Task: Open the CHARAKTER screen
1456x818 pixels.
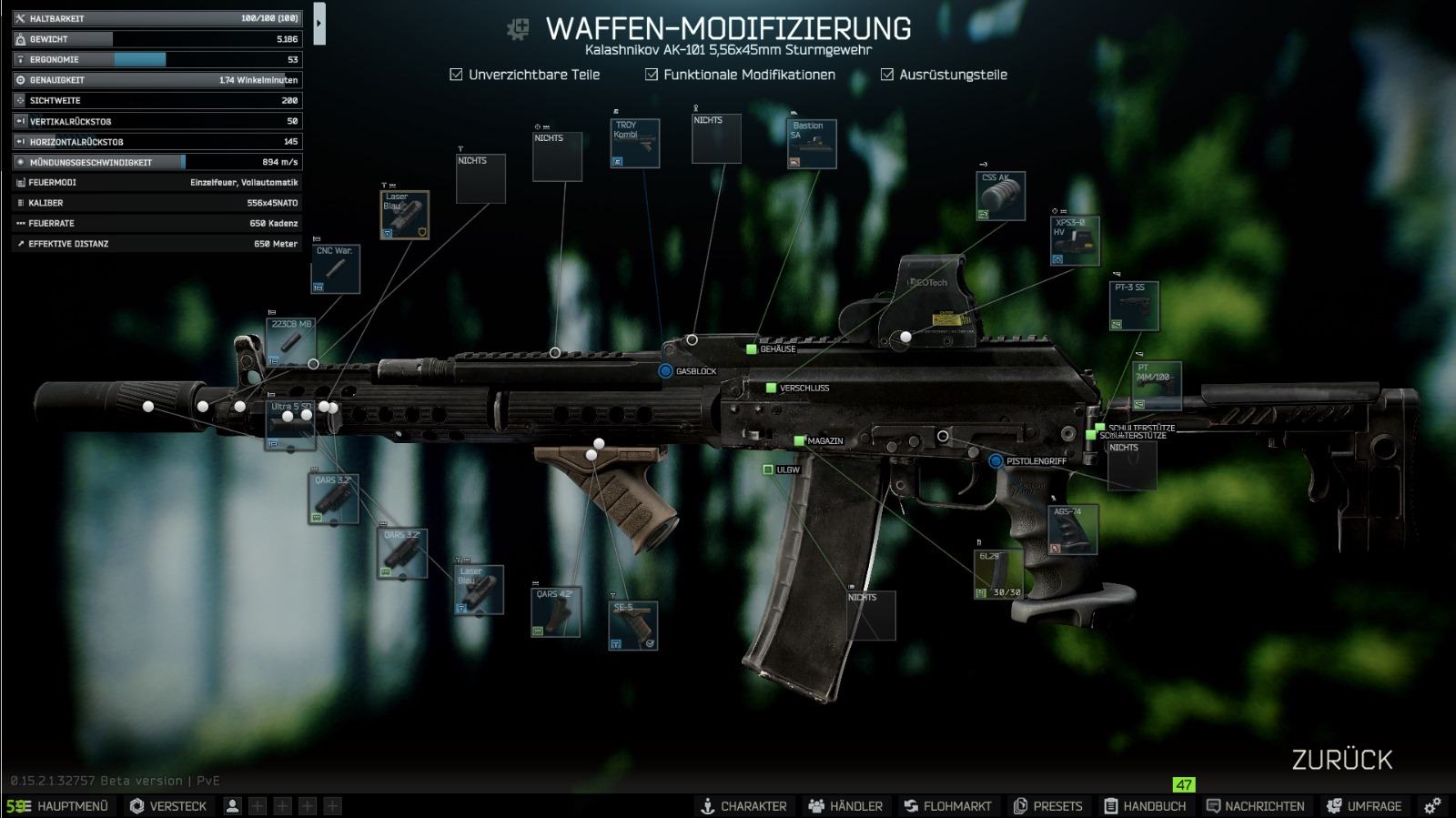Action: pyautogui.click(x=743, y=806)
